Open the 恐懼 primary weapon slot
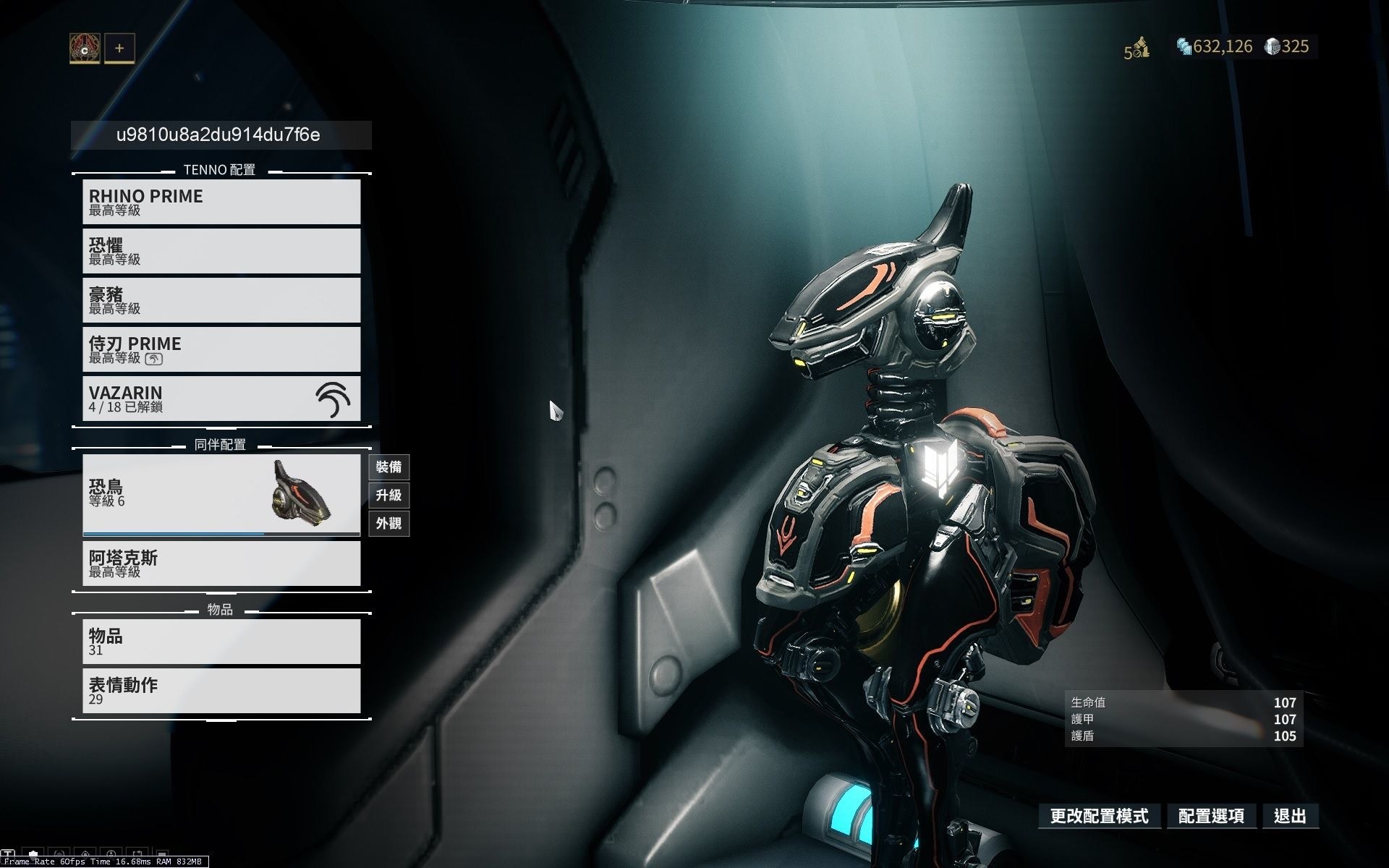Image resolution: width=1389 pixels, height=868 pixels. [221, 251]
